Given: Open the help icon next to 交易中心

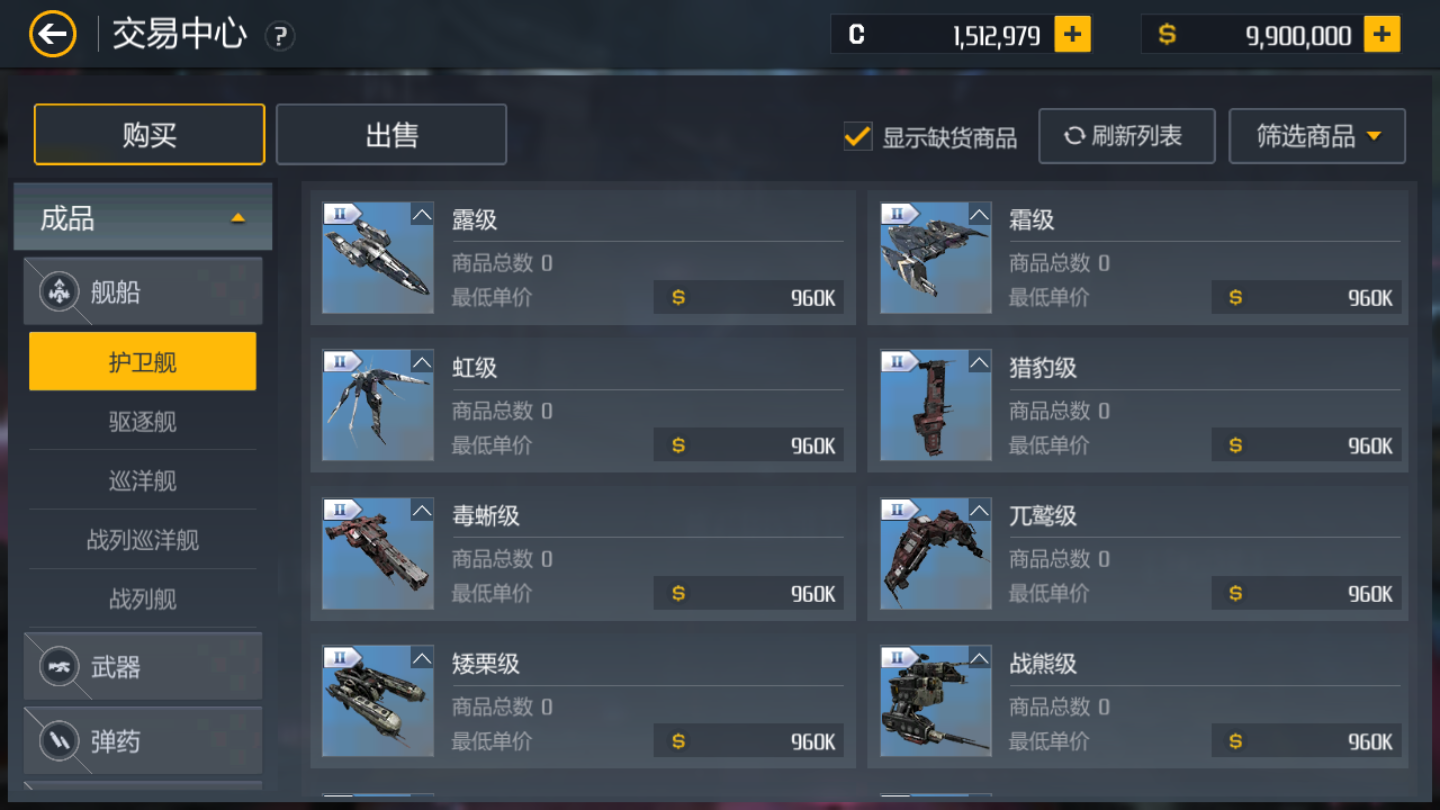Looking at the screenshot, I should [x=279, y=36].
